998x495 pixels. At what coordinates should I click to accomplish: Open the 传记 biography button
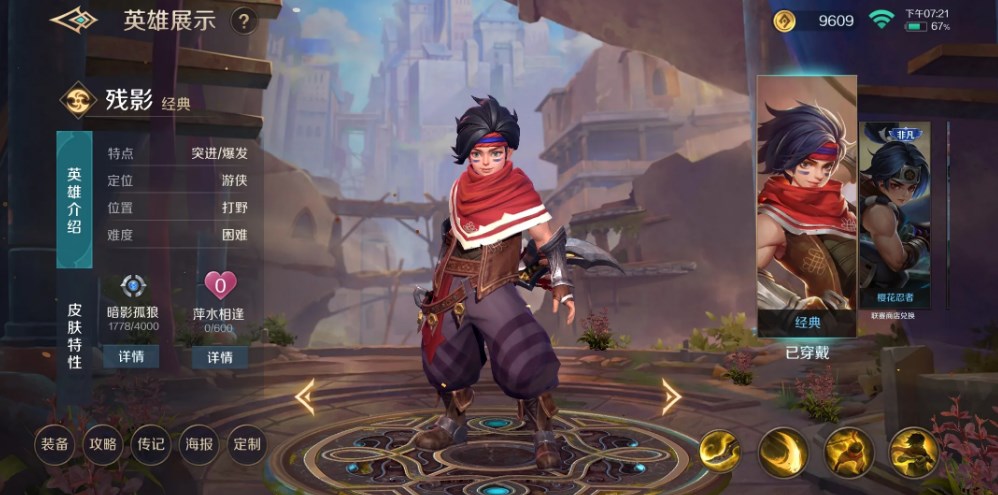click(151, 444)
